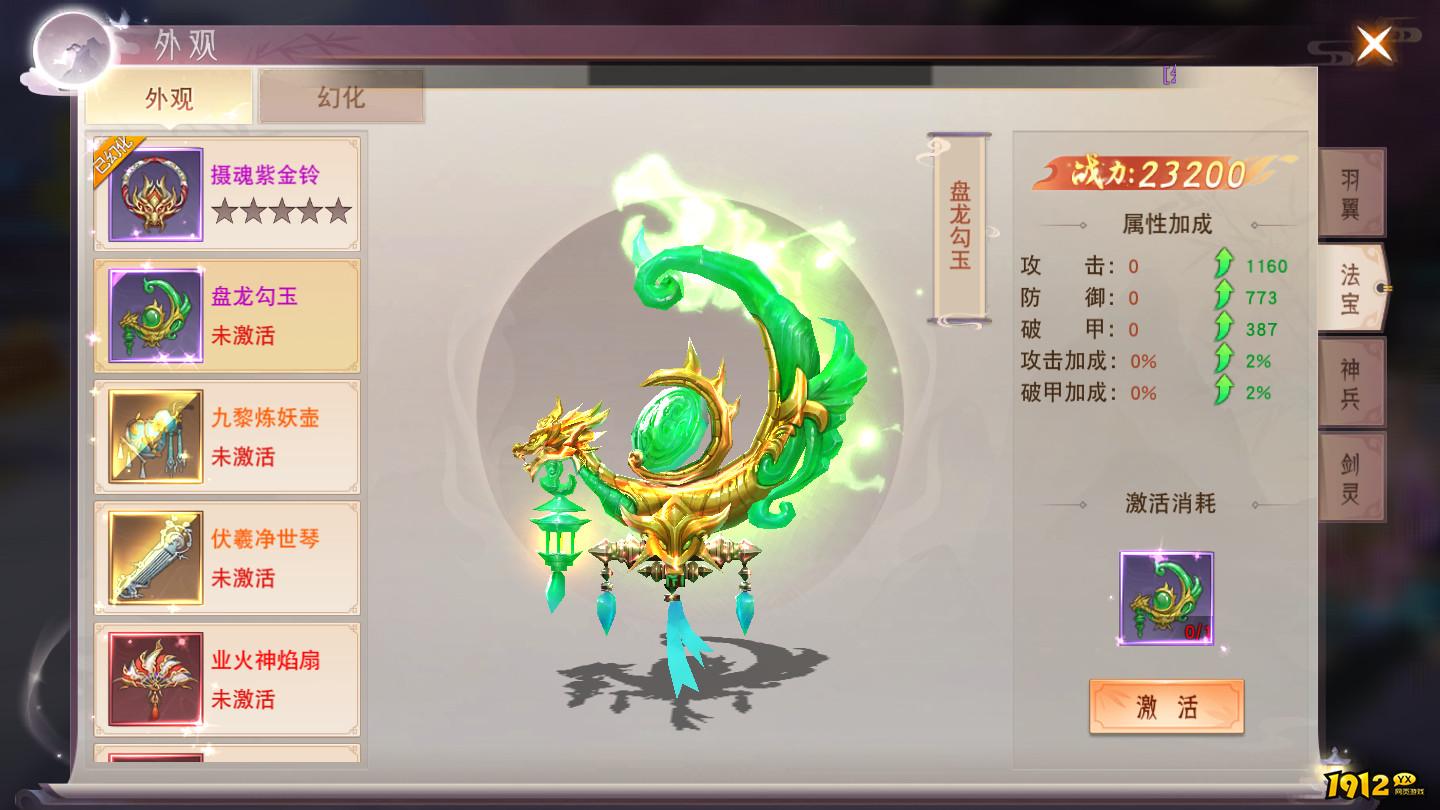
Task: Switch to the 幻化 tab
Action: coord(341,97)
